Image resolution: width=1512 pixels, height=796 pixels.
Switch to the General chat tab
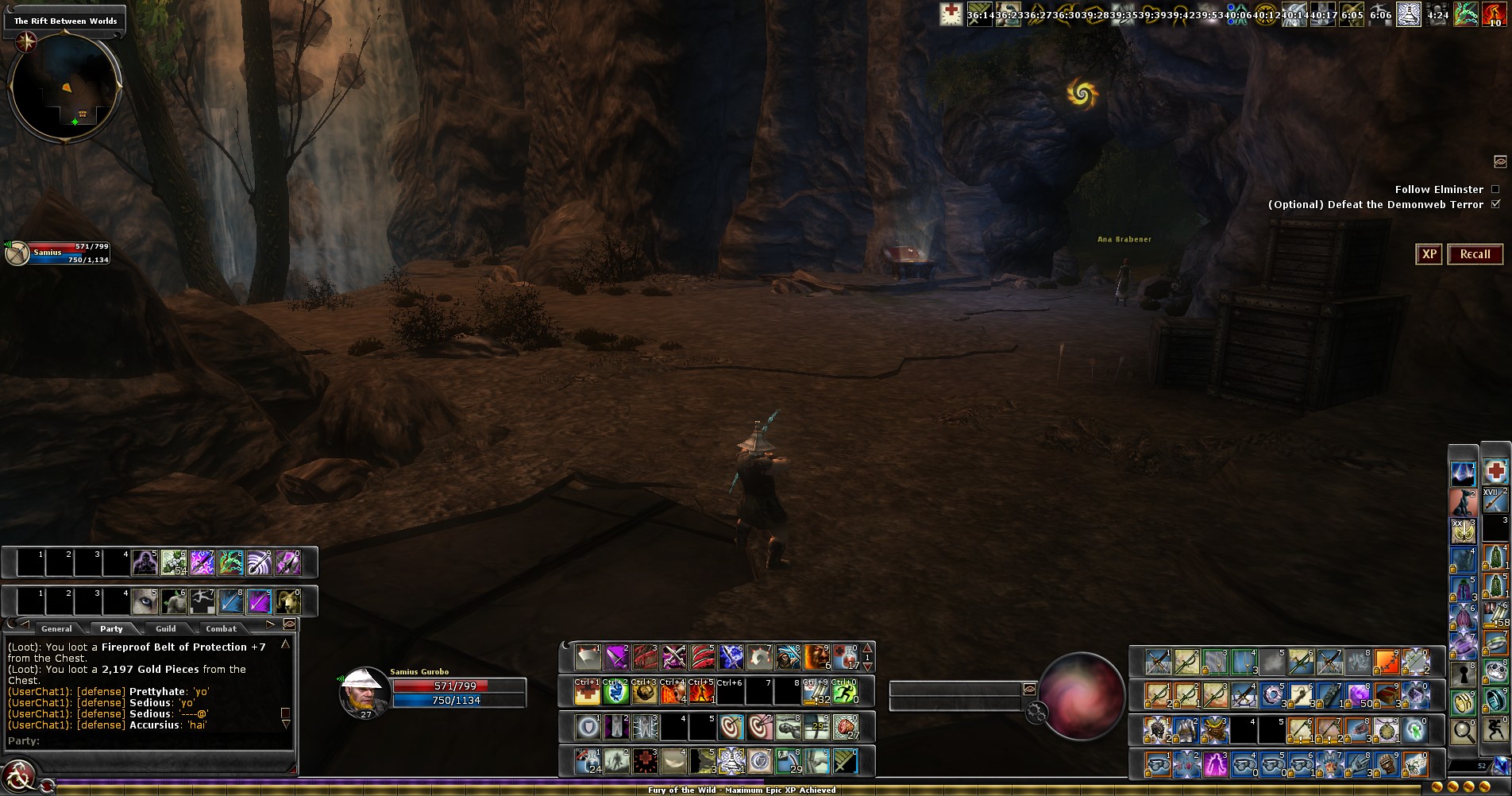coord(56,628)
